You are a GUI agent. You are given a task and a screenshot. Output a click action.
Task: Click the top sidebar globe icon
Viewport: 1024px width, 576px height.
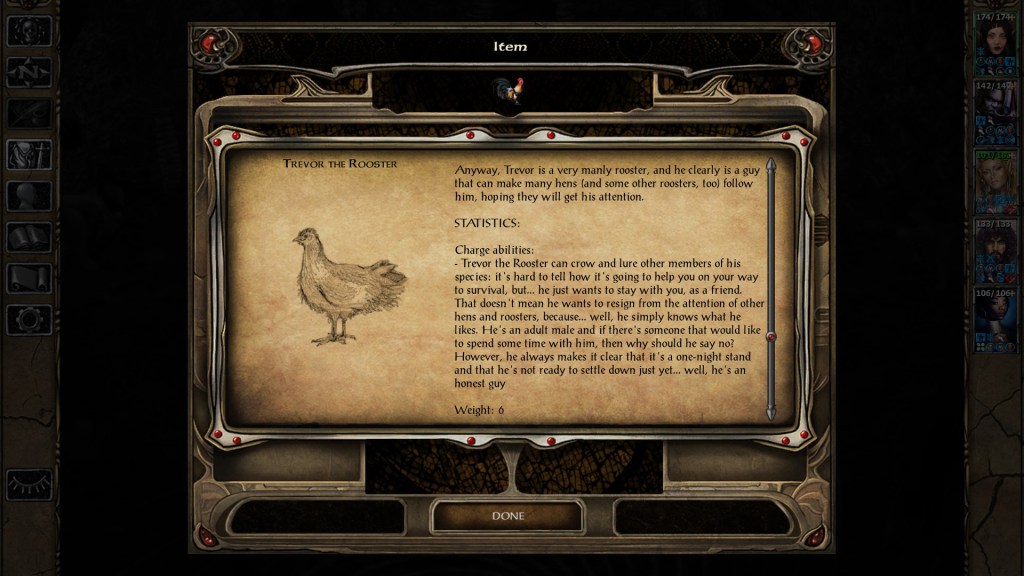click(x=29, y=31)
